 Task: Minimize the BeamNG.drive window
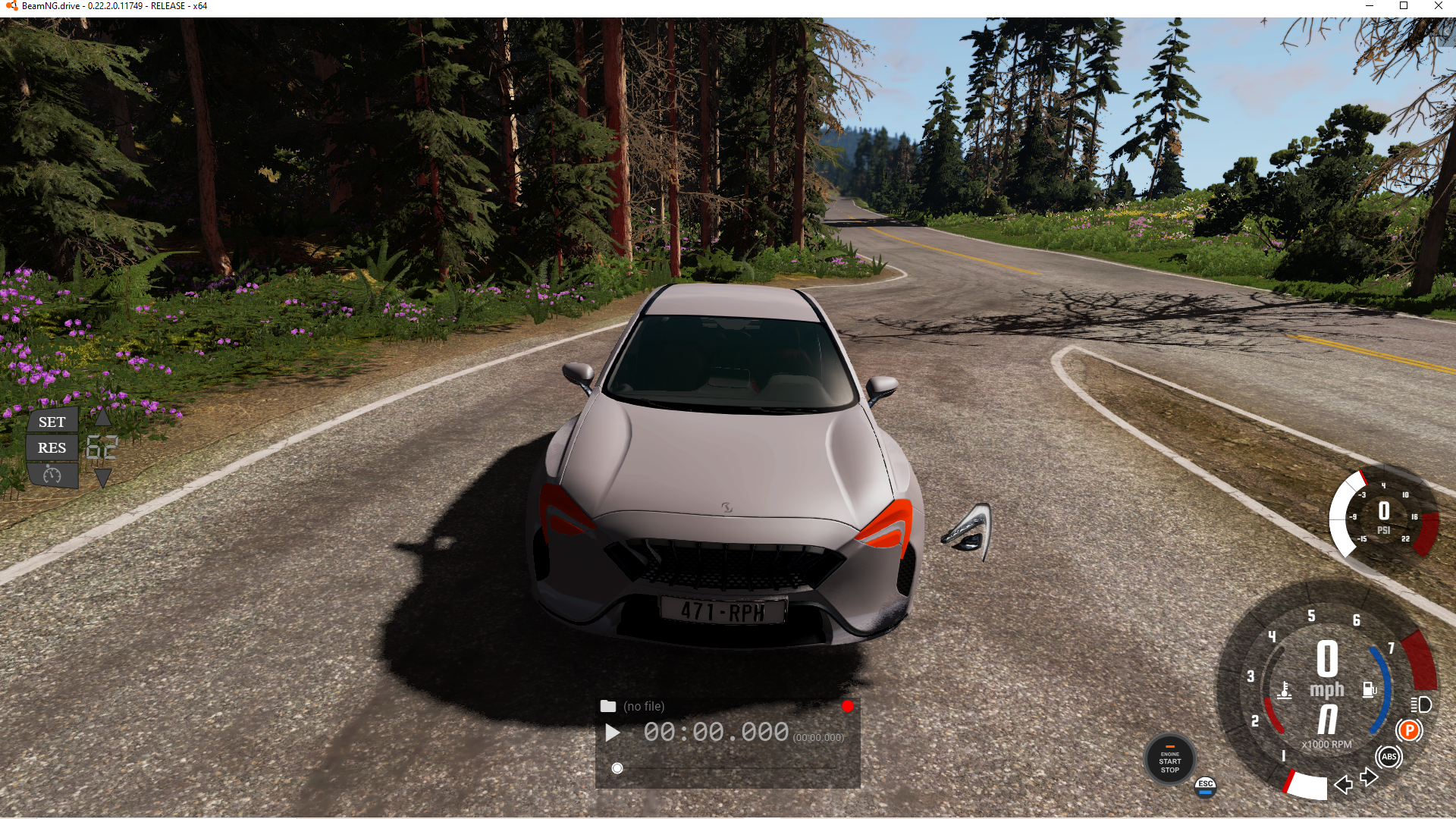tap(1369, 6)
